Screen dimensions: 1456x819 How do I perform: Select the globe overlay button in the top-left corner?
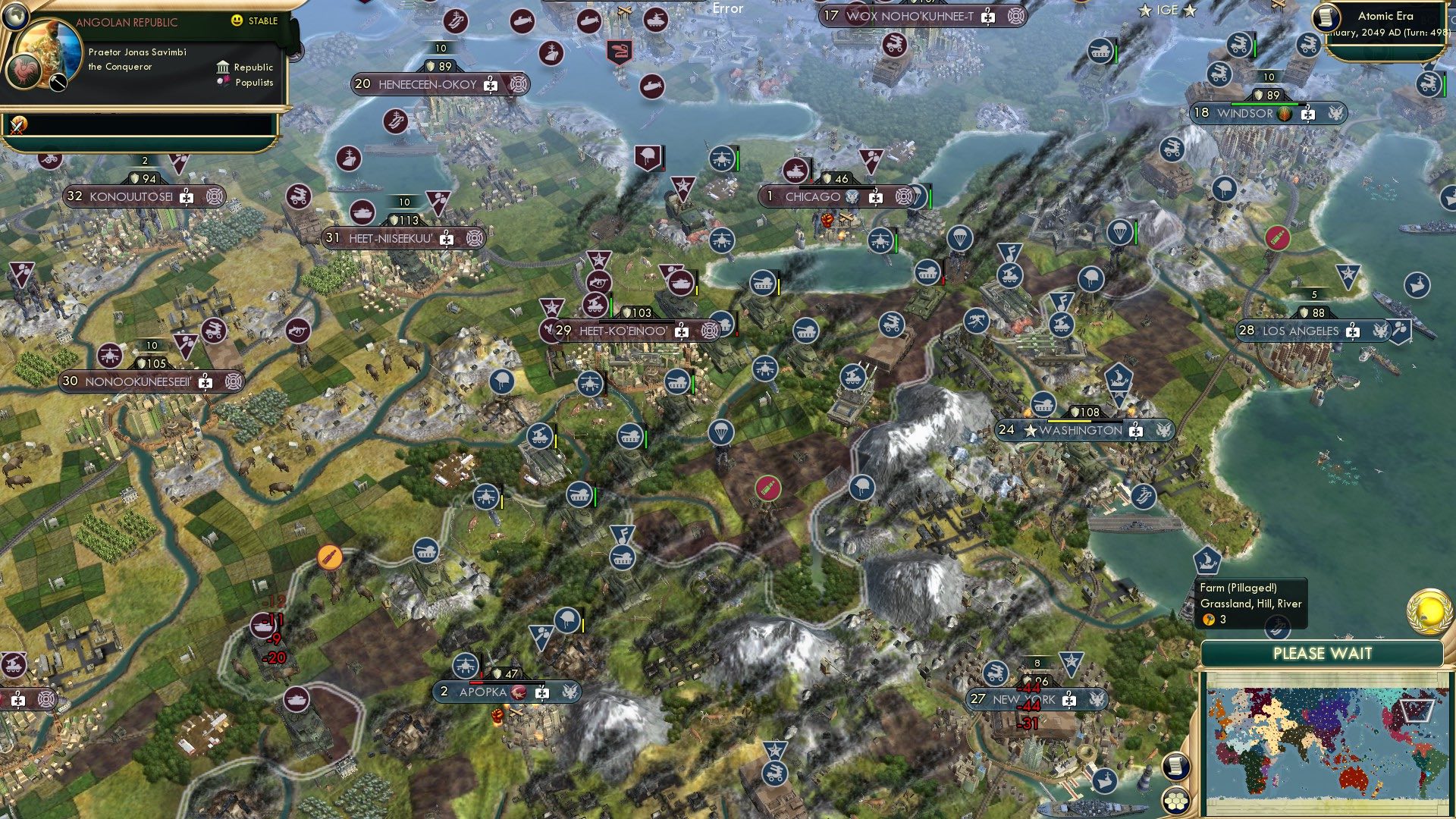tap(14, 16)
